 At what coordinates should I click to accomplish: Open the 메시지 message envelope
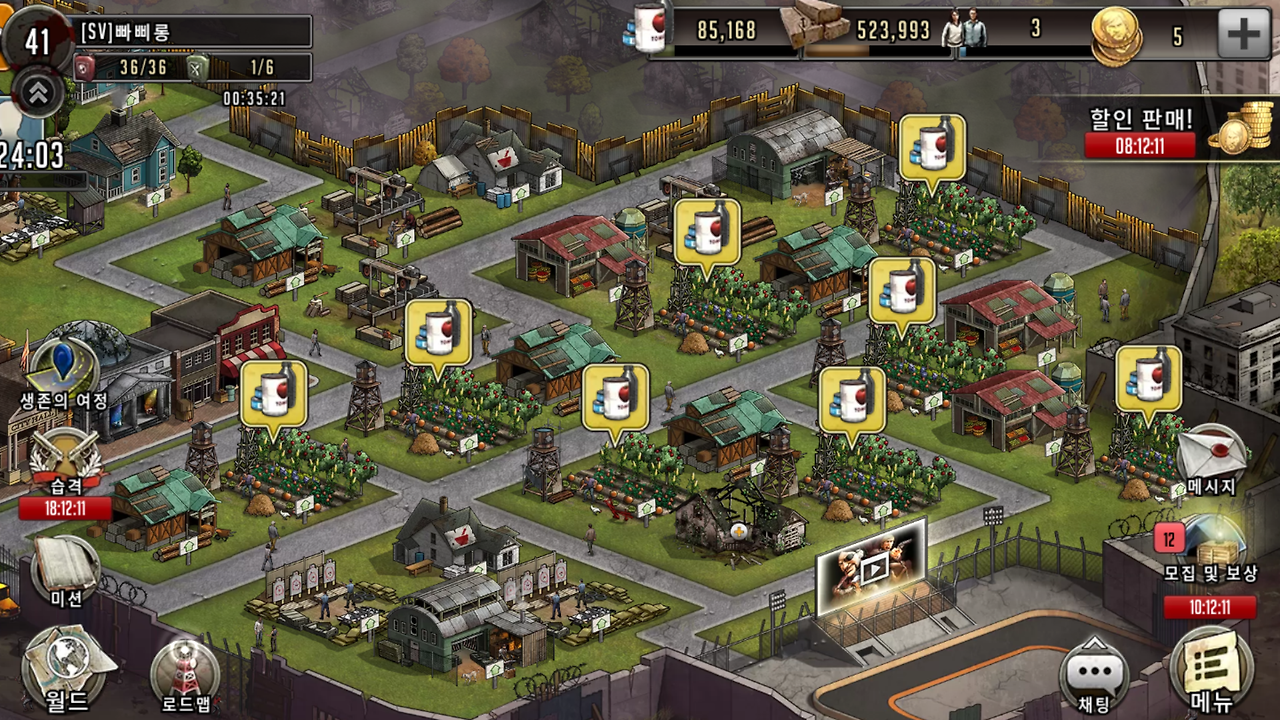[x=1211, y=456]
